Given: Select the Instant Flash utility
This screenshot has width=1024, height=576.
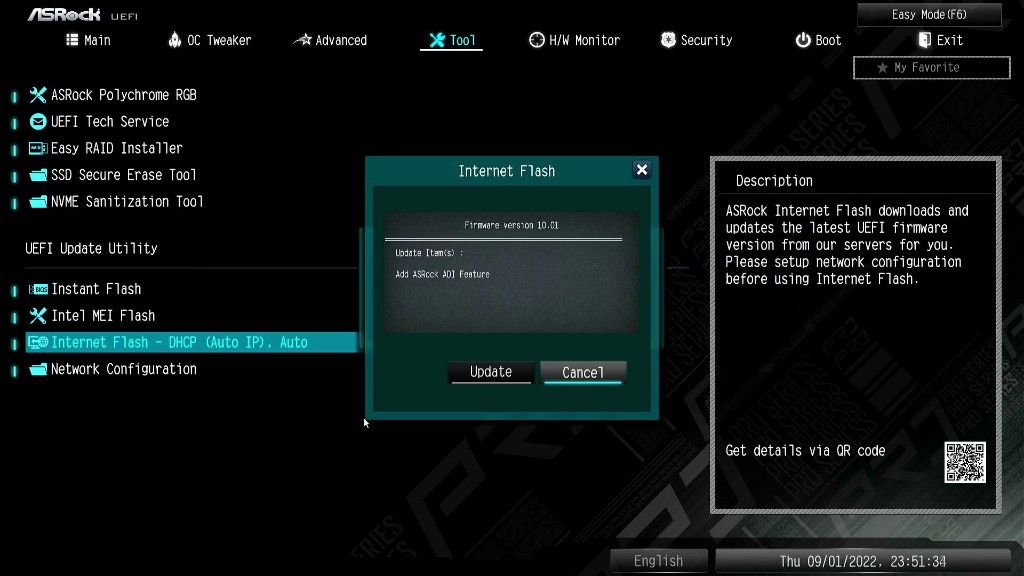Looking at the screenshot, I should pyautogui.click(x=96, y=289).
